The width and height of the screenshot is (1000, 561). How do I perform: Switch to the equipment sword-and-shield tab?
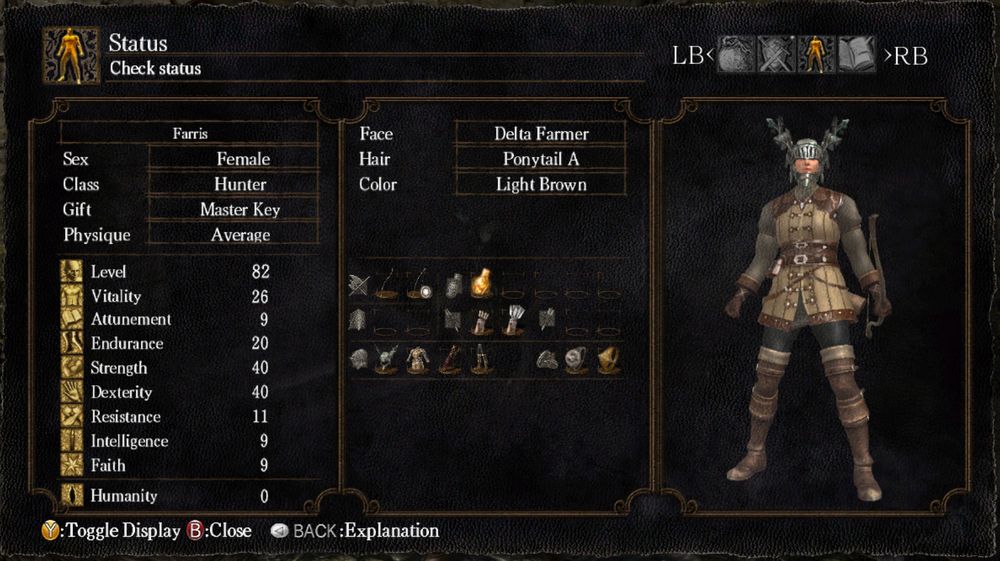coord(775,55)
